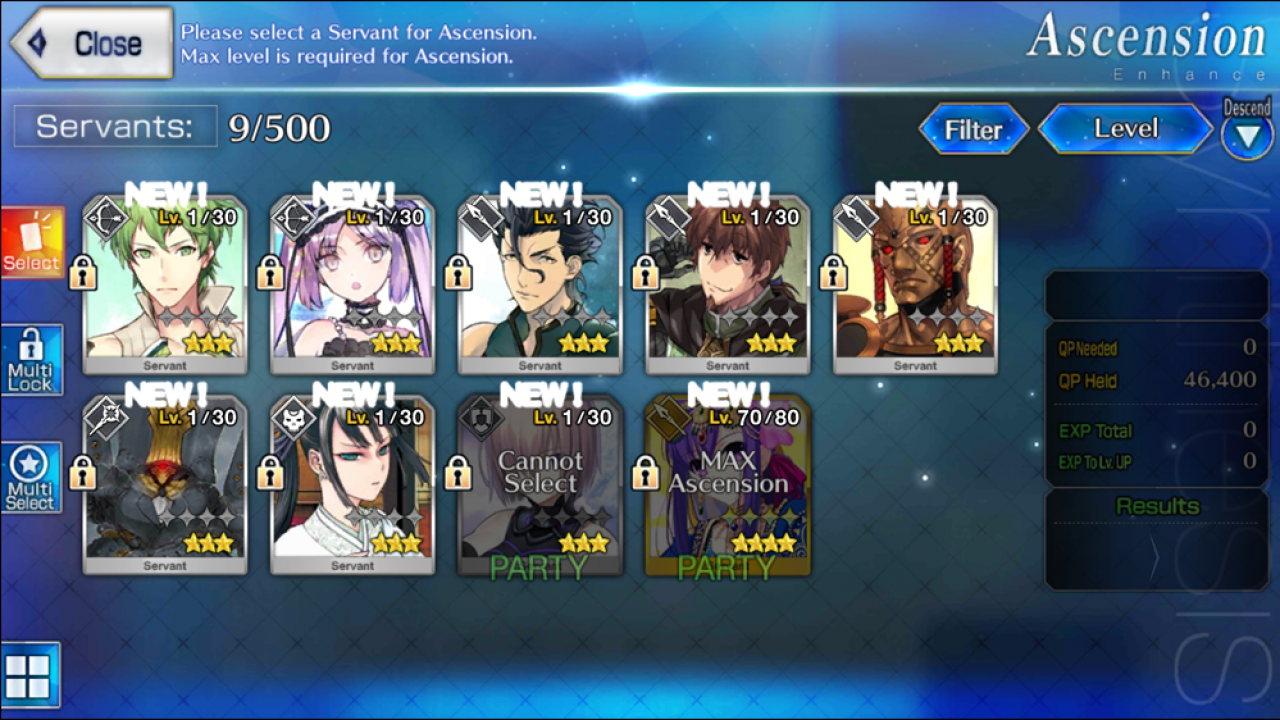Open the Filter options
The image size is (1280, 720).
(973, 128)
